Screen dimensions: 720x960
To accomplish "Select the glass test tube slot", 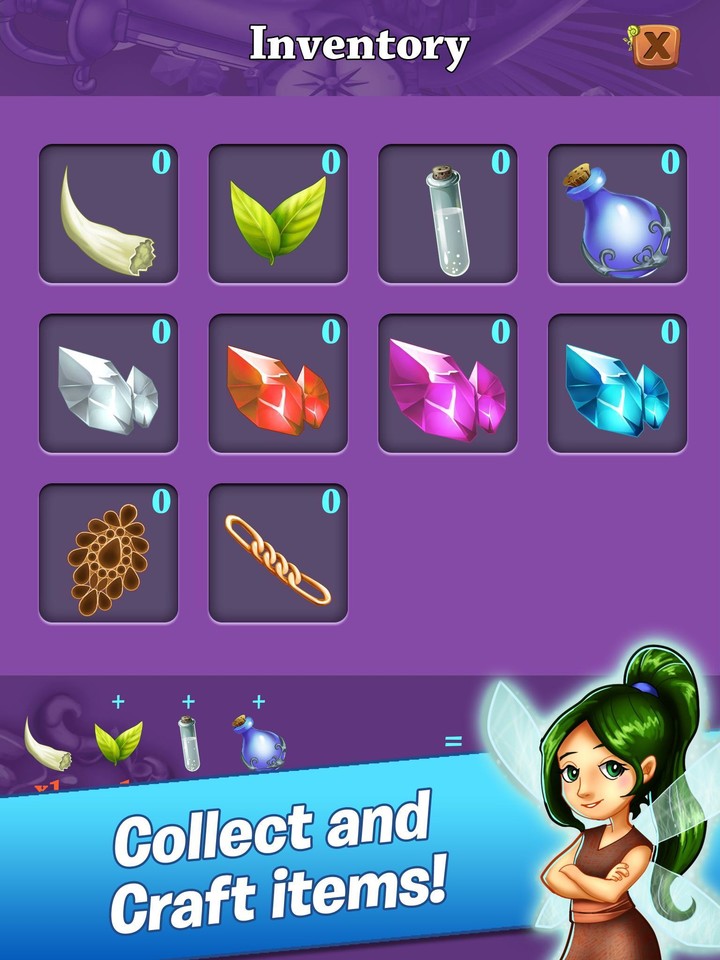I will [x=448, y=214].
